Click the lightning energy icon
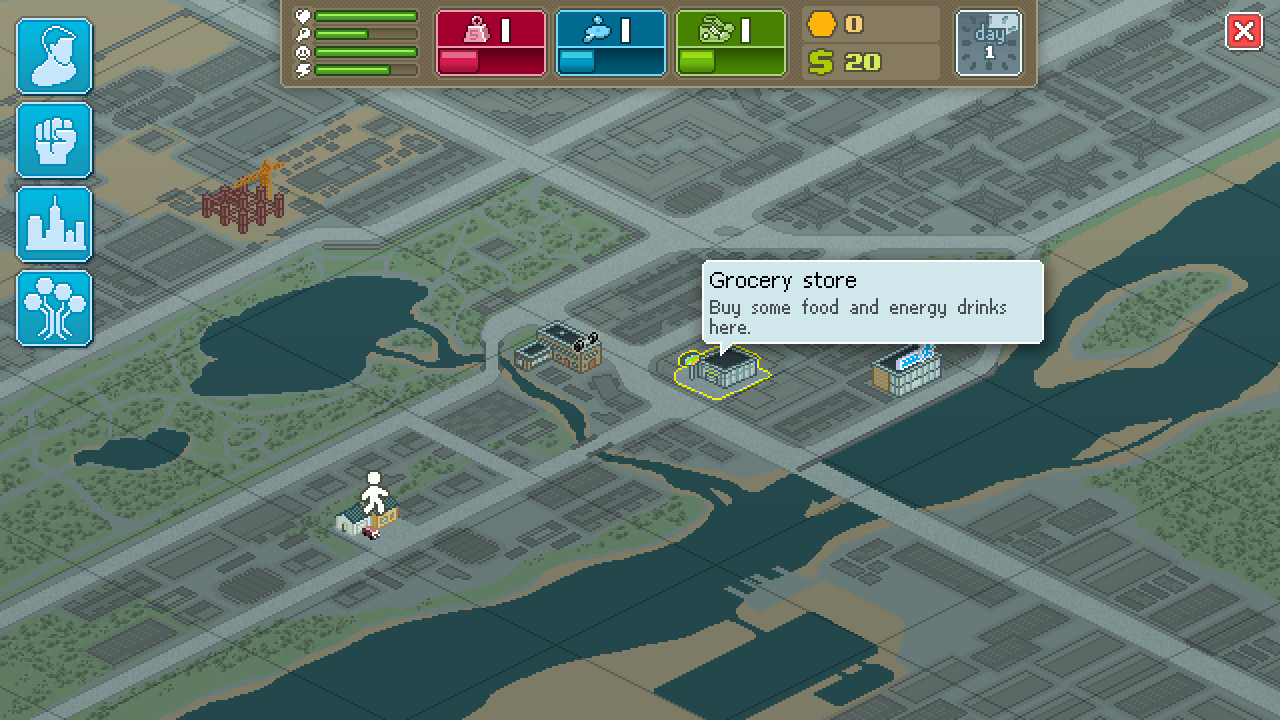This screenshot has height=720, width=1280. click(302, 70)
